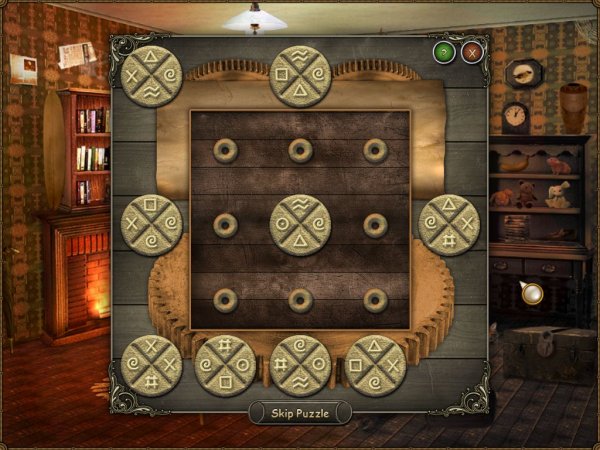Select the disc with triangle above waves
The width and height of the screenshot is (600, 450).
click(152, 73)
